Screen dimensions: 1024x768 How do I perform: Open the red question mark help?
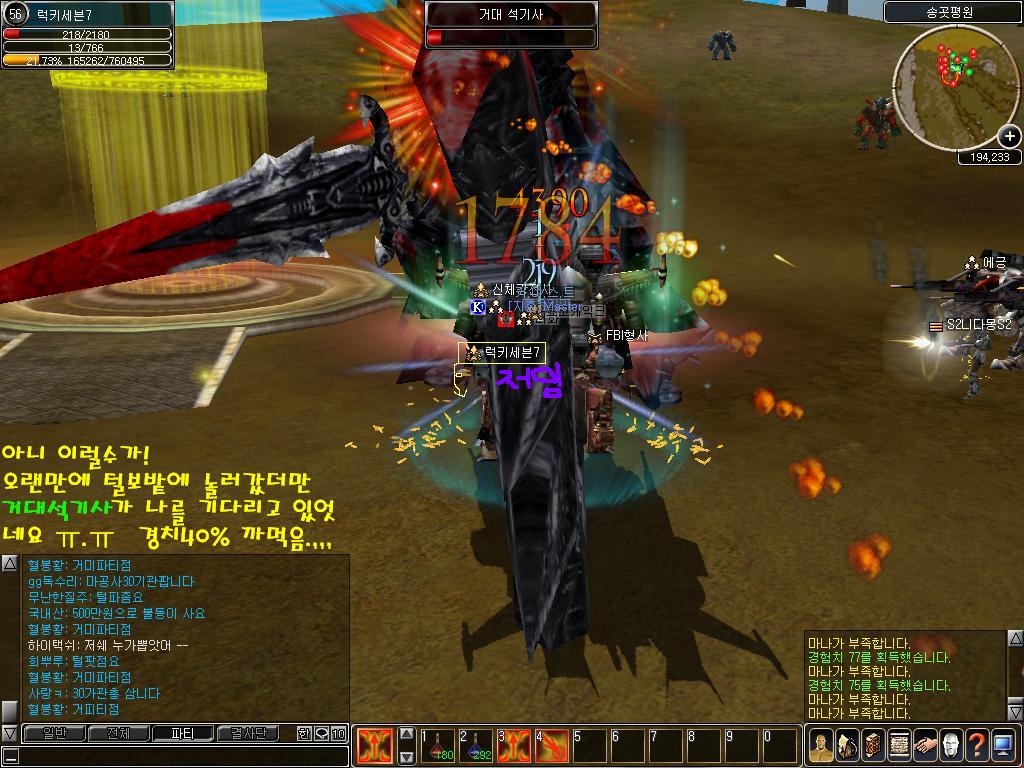[977, 745]
